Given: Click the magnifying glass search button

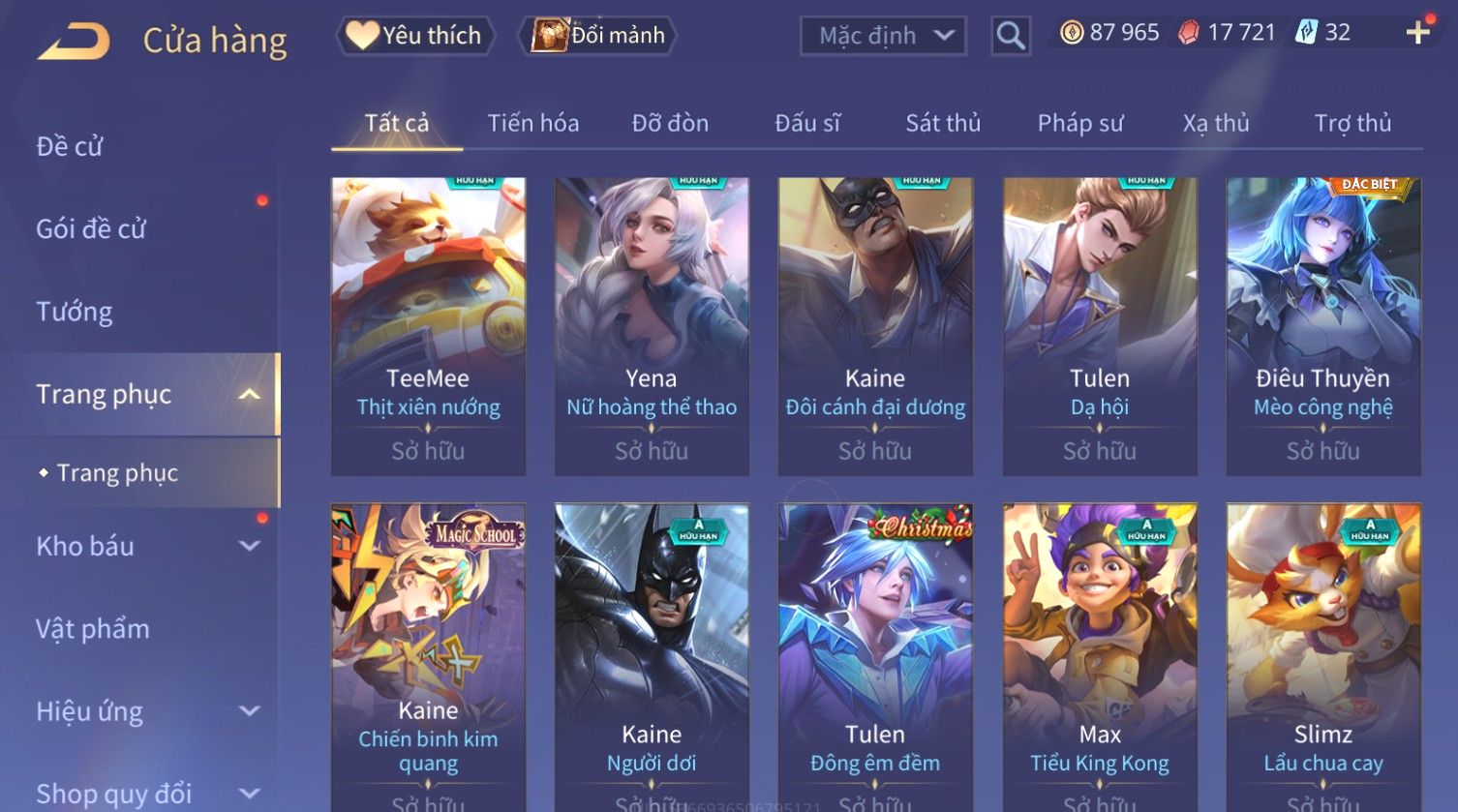Looking at the screenshot, I should click(1010, 37).
